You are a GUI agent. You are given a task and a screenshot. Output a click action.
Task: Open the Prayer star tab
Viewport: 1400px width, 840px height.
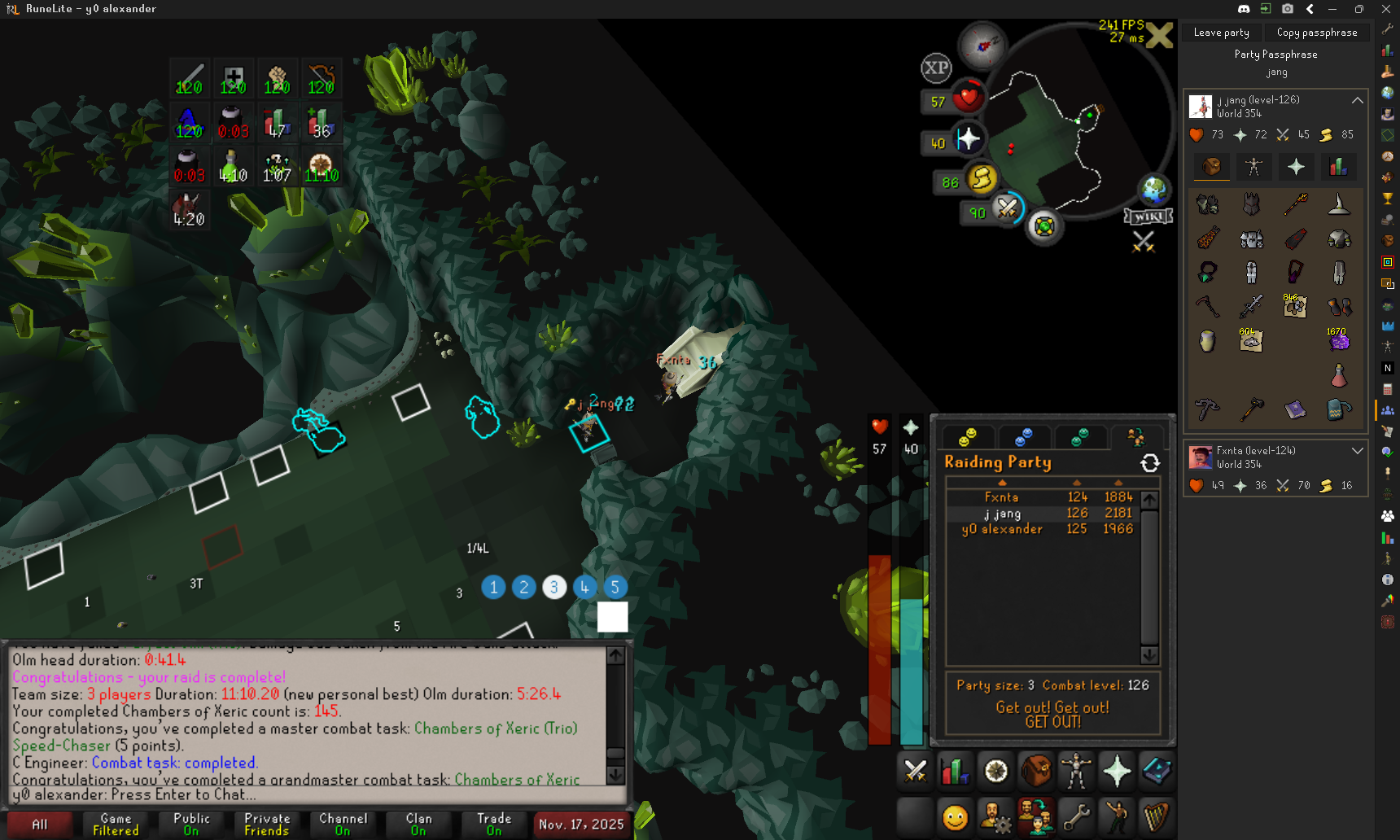point(1116,771)
